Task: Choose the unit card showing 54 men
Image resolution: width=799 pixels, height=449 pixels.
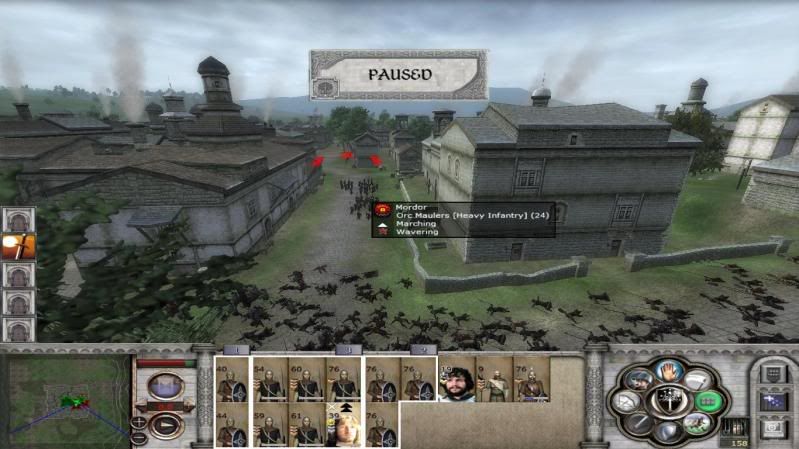Action: (x=270, y=380)
